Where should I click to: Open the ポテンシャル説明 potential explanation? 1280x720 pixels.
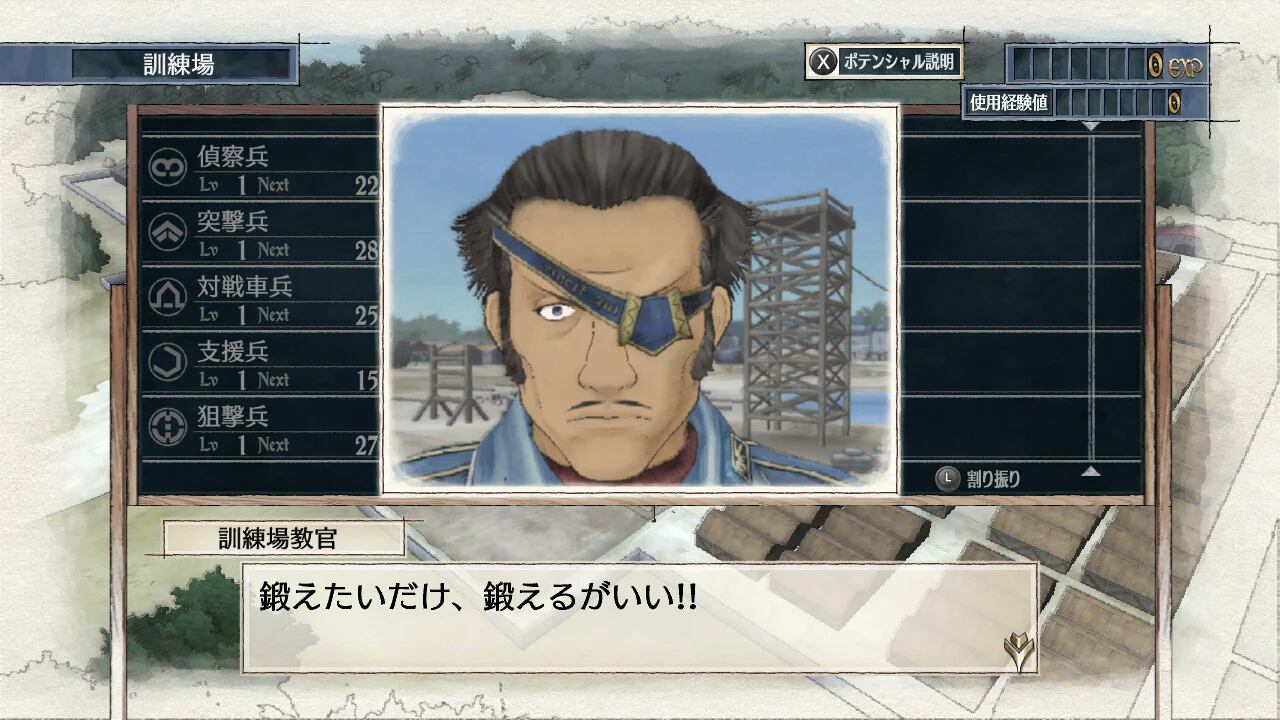pos(884,62)
